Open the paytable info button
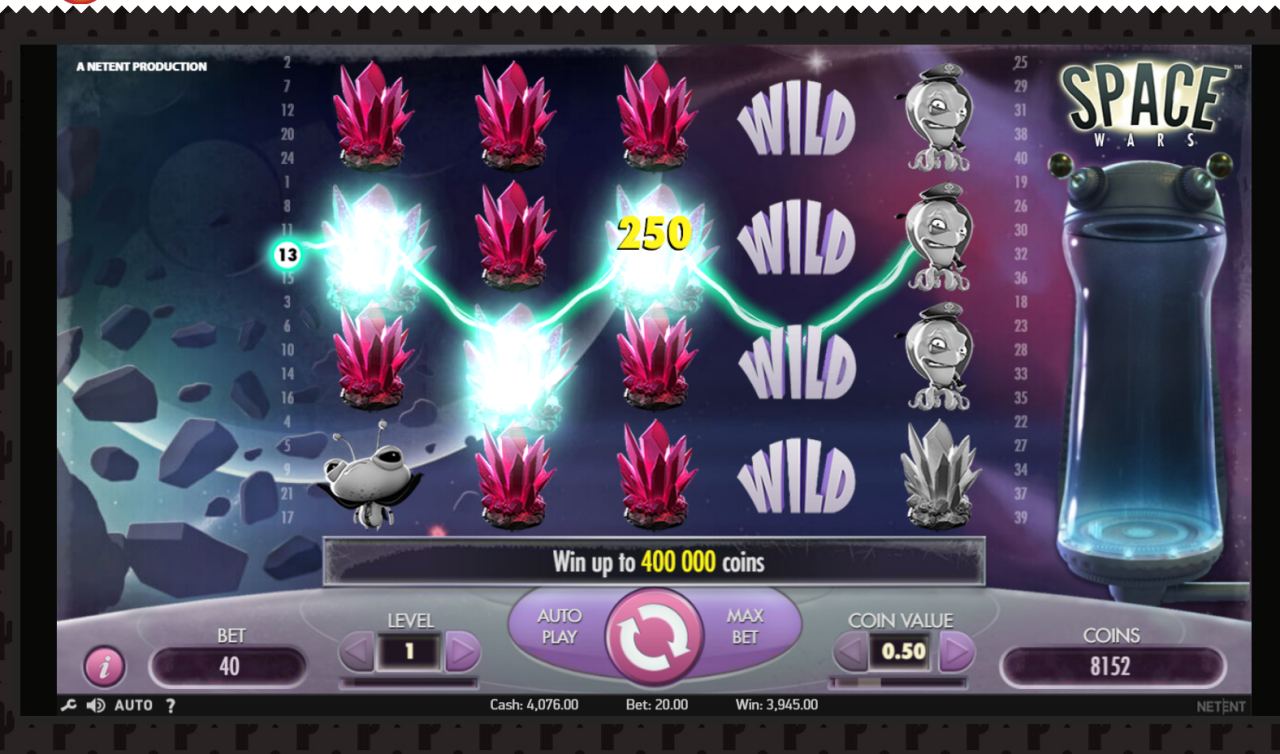This screenshot has width=1280, height=754. pyautogui.click(x=104, y=666)
